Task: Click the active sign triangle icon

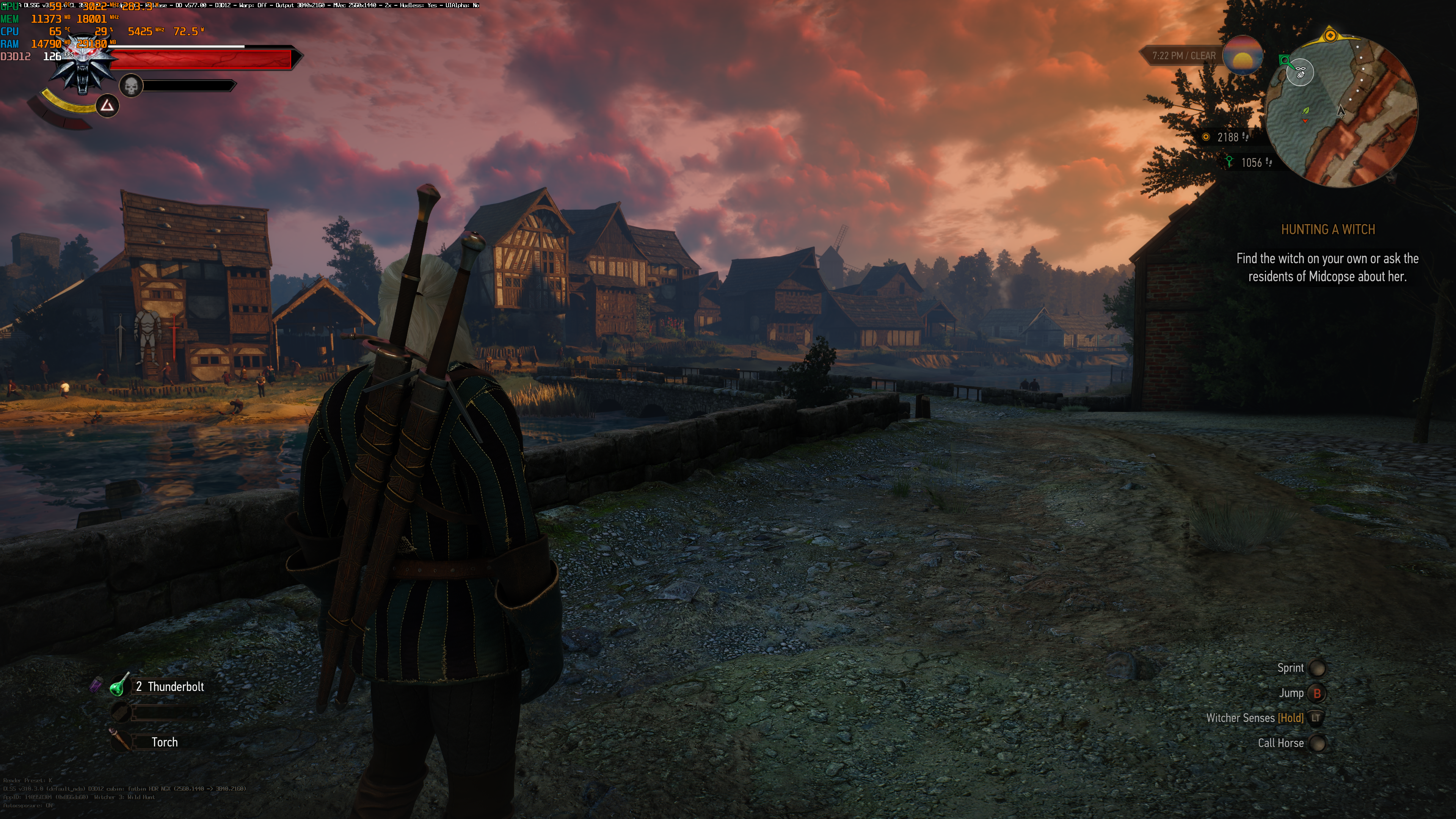Action: click(107, 106)
